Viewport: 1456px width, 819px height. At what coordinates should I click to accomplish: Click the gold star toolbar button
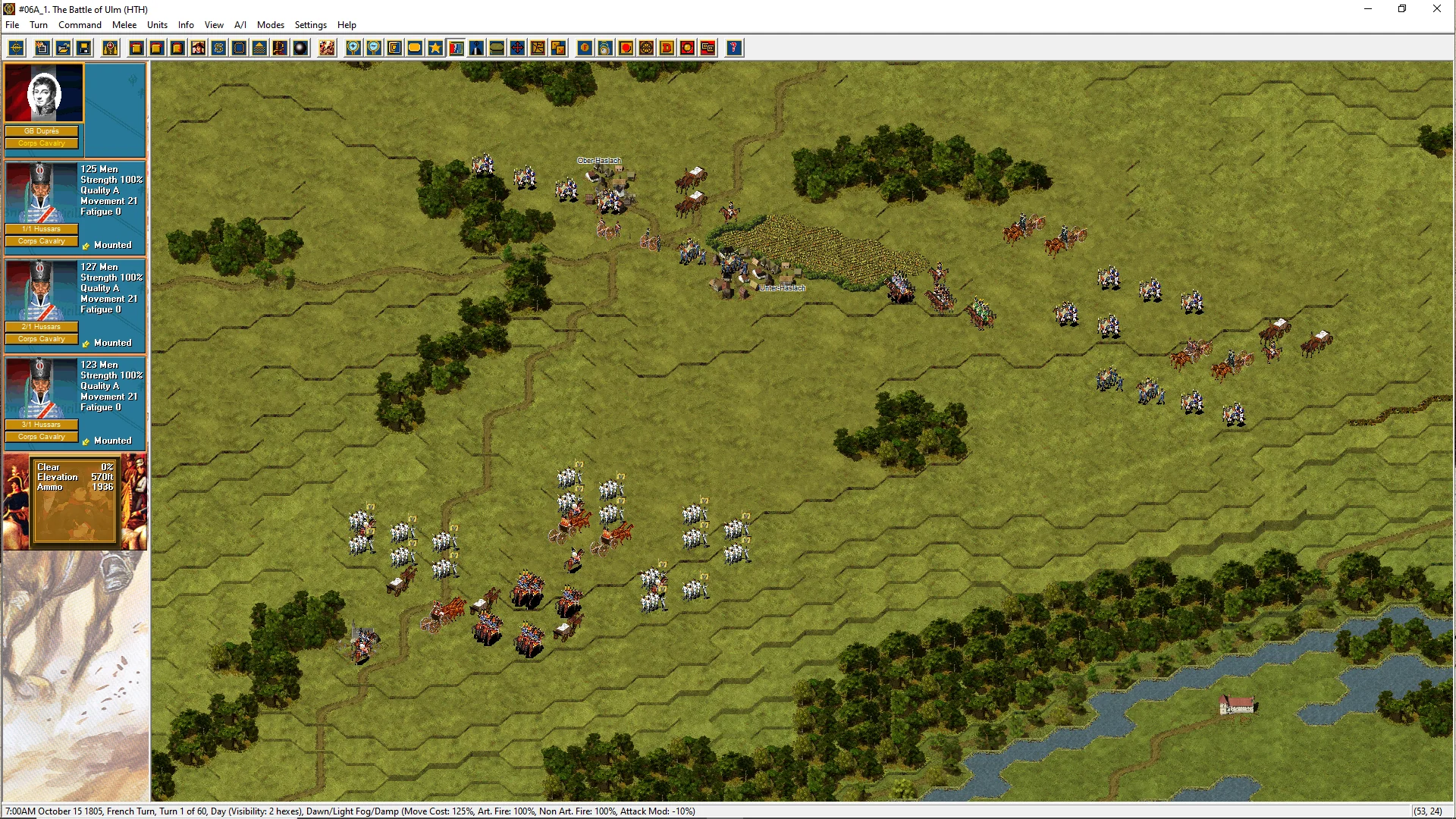tap(435, 49)
